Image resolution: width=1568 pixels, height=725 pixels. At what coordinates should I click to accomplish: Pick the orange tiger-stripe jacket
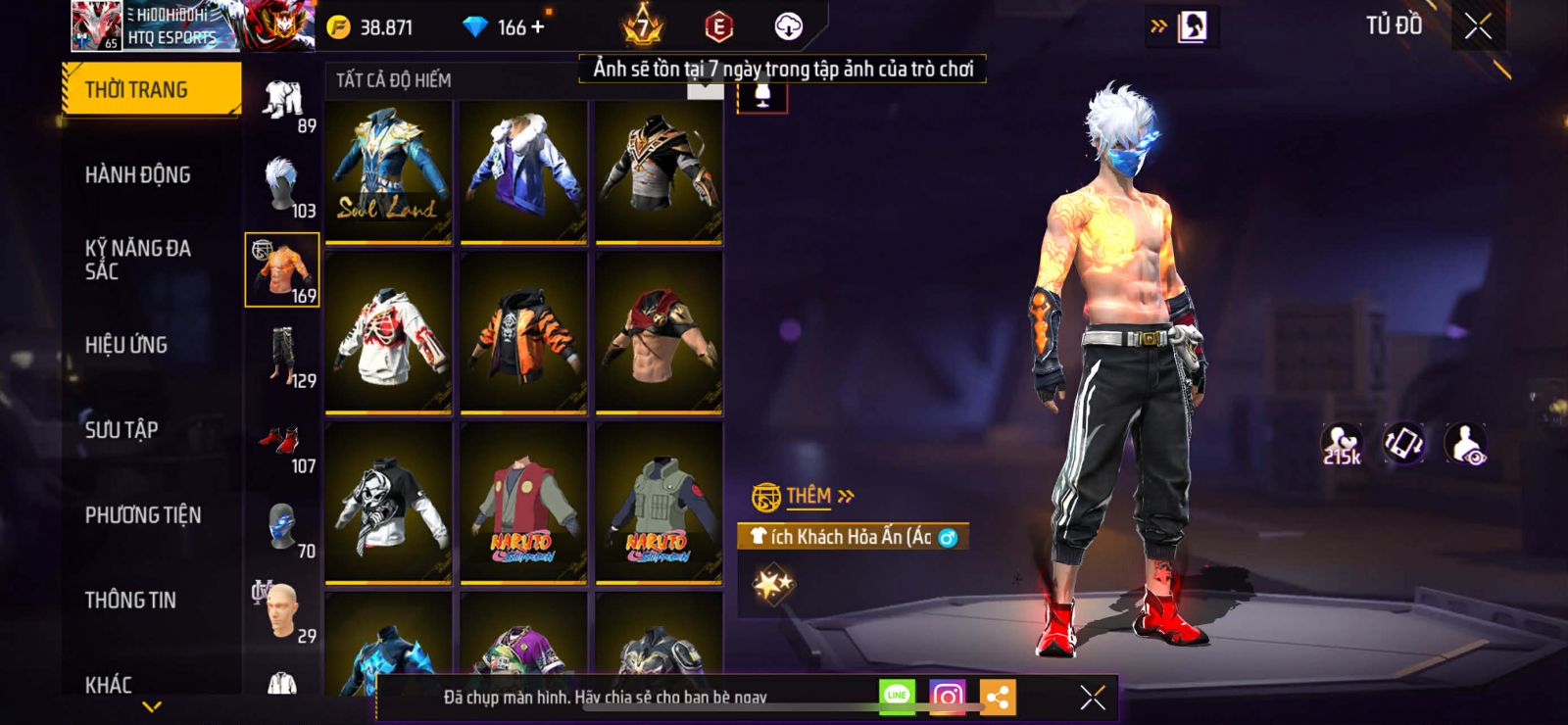click(523, 333)
